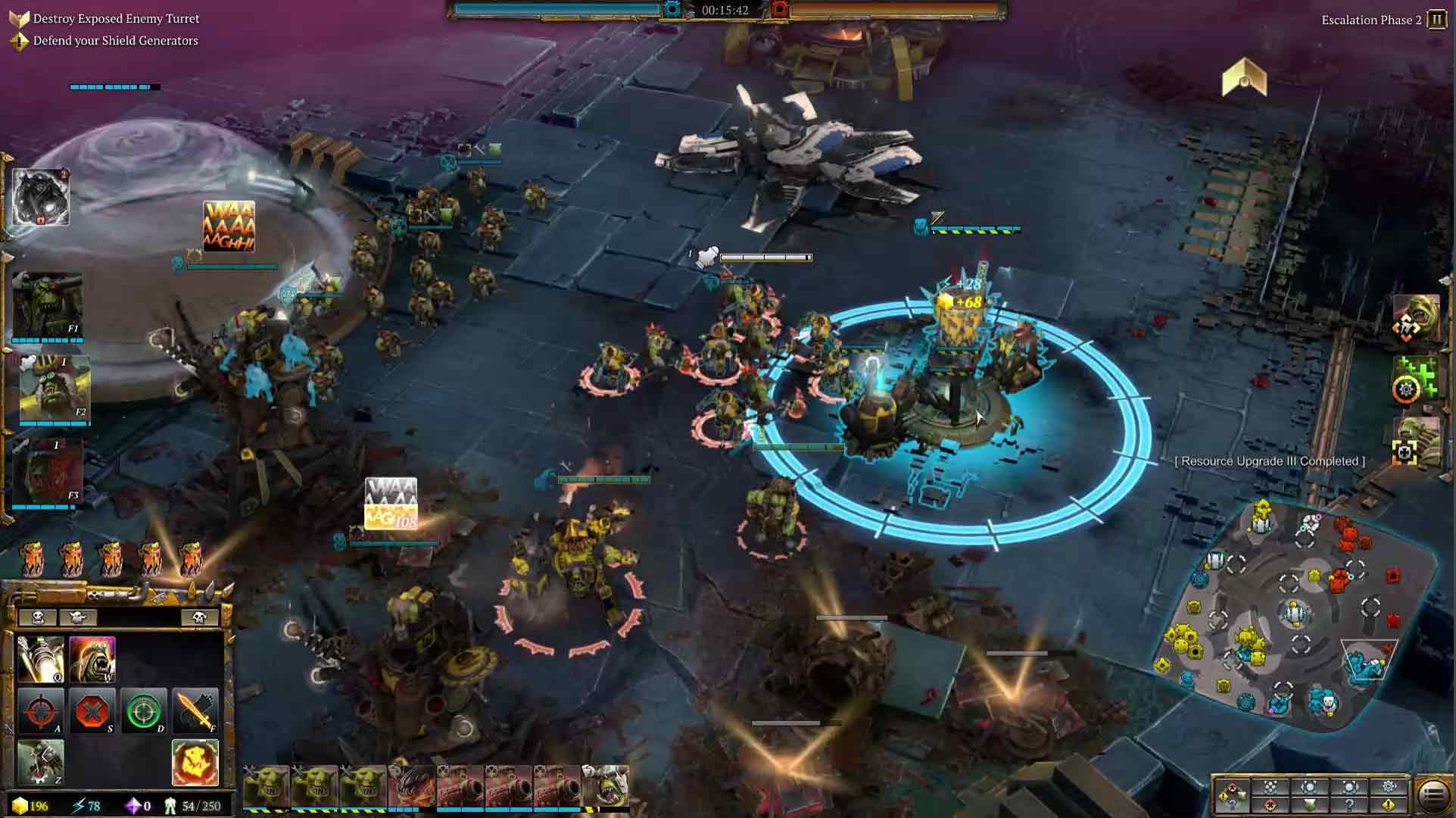1456x818 pixels.
Task: Trigger the glowing orange Ork fist ability
Action: tap(195, 762)
